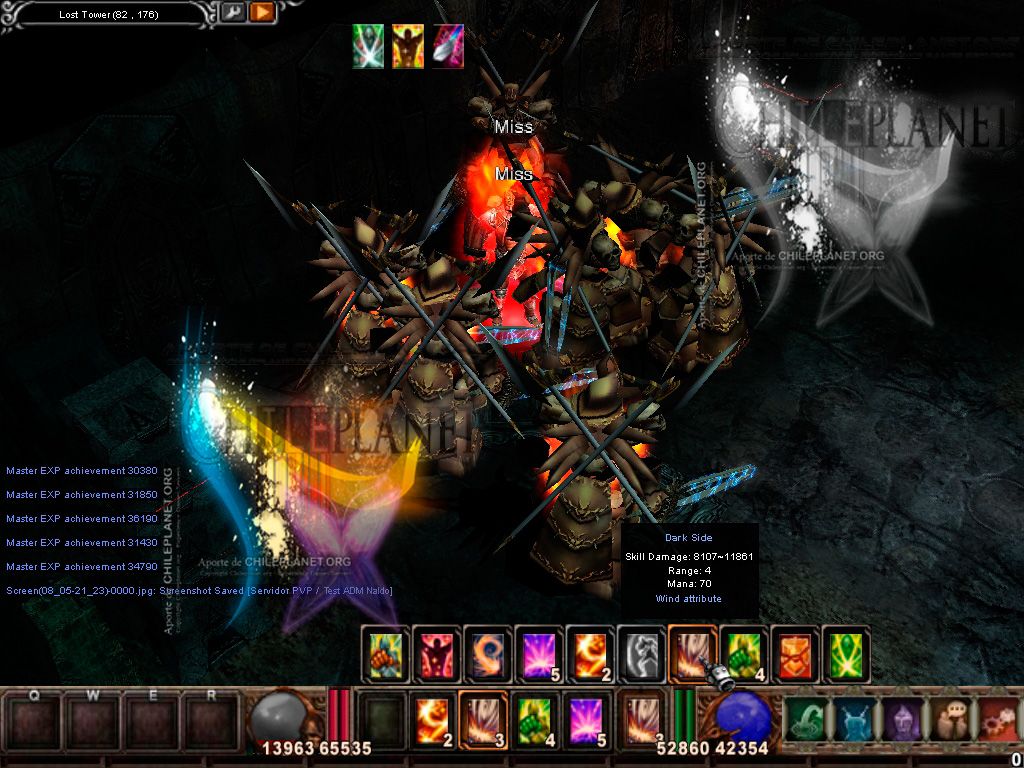Screen dimensions: 1024x768
Task: Select the orange swirl skill in the list
Action: click(x=487, y=655)
